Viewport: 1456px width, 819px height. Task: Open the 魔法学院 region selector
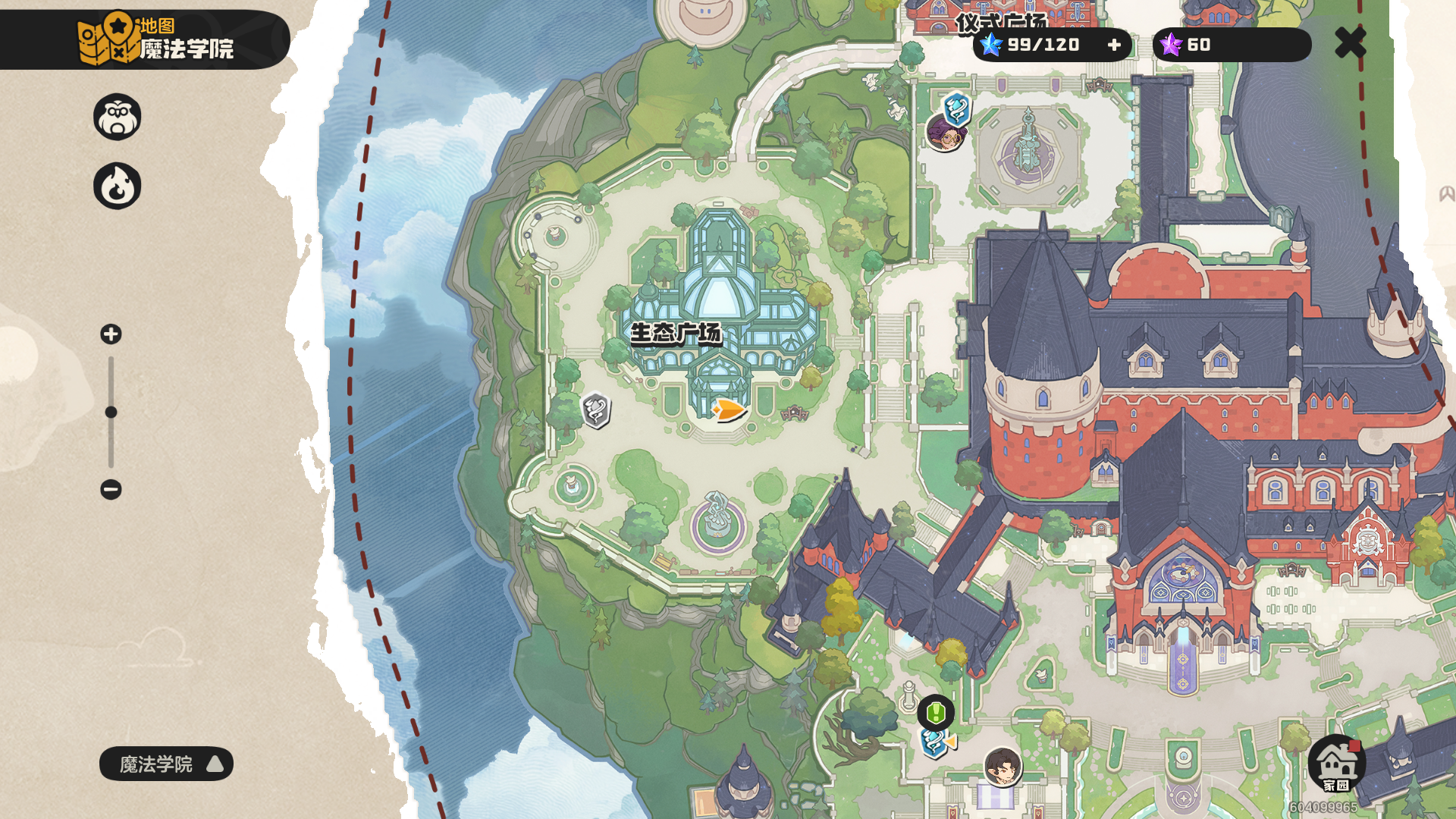[x=166, y=764]
